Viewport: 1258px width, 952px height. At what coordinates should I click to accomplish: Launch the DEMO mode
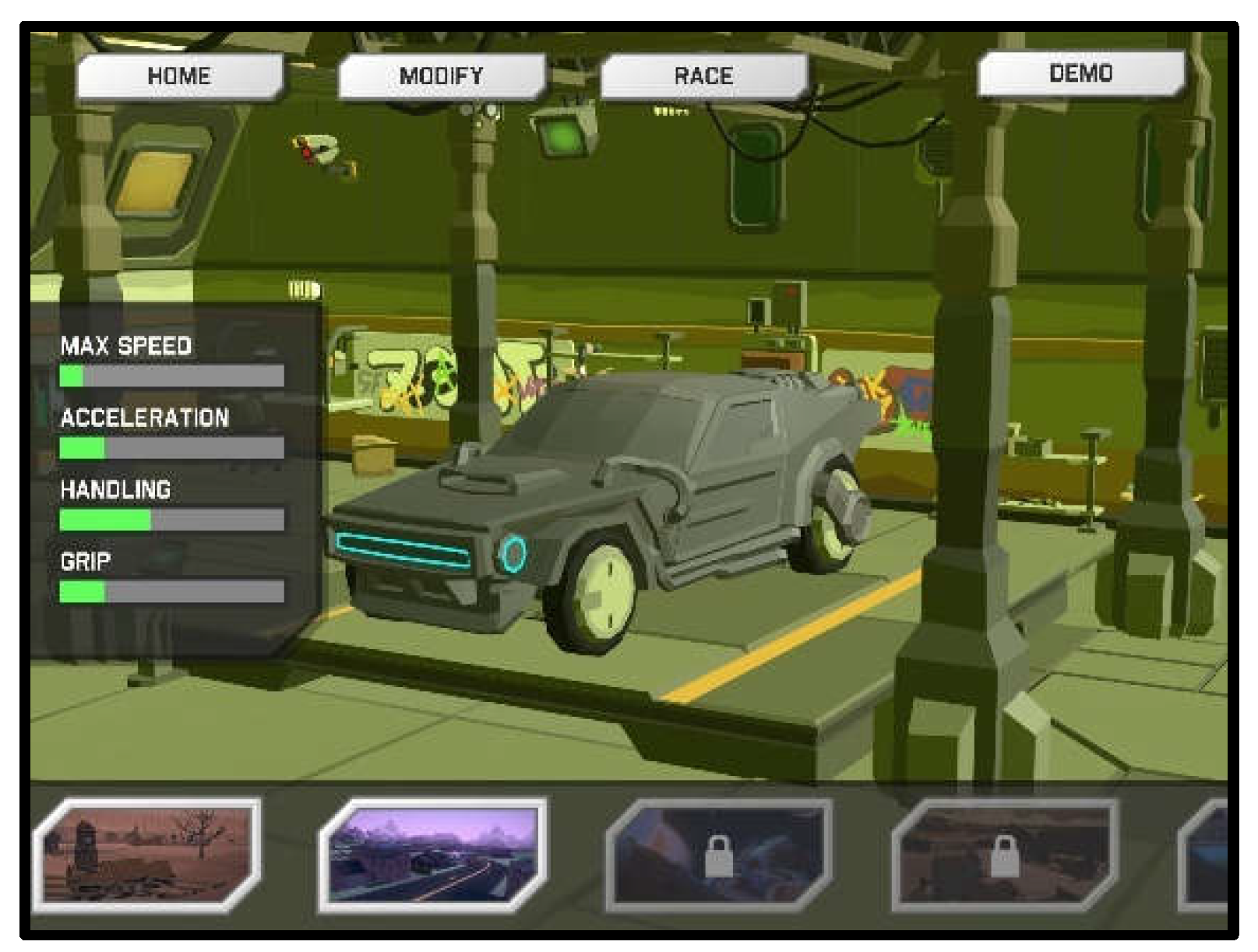click(x=1080, y=74)
